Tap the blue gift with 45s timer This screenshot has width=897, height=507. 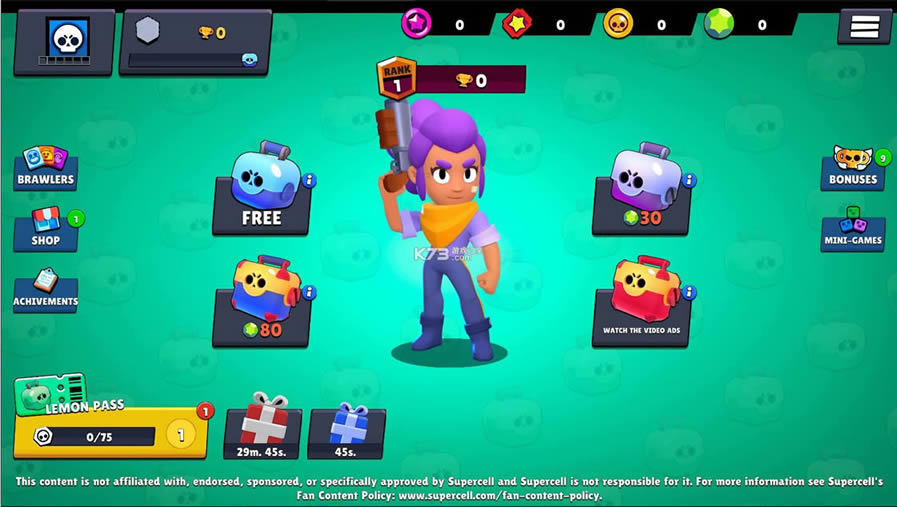[346, 431]
